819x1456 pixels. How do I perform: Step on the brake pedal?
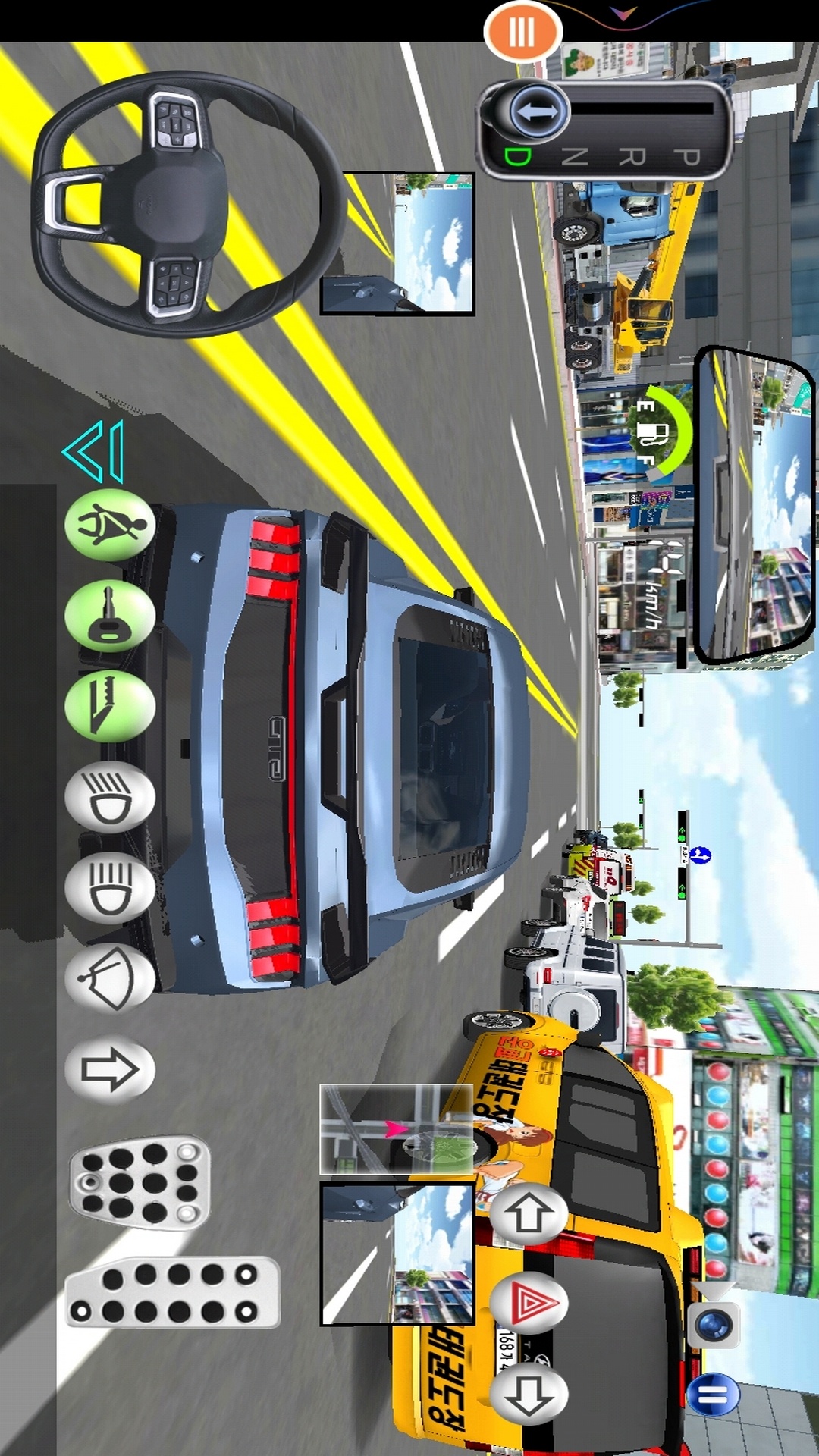(140, 1181)
